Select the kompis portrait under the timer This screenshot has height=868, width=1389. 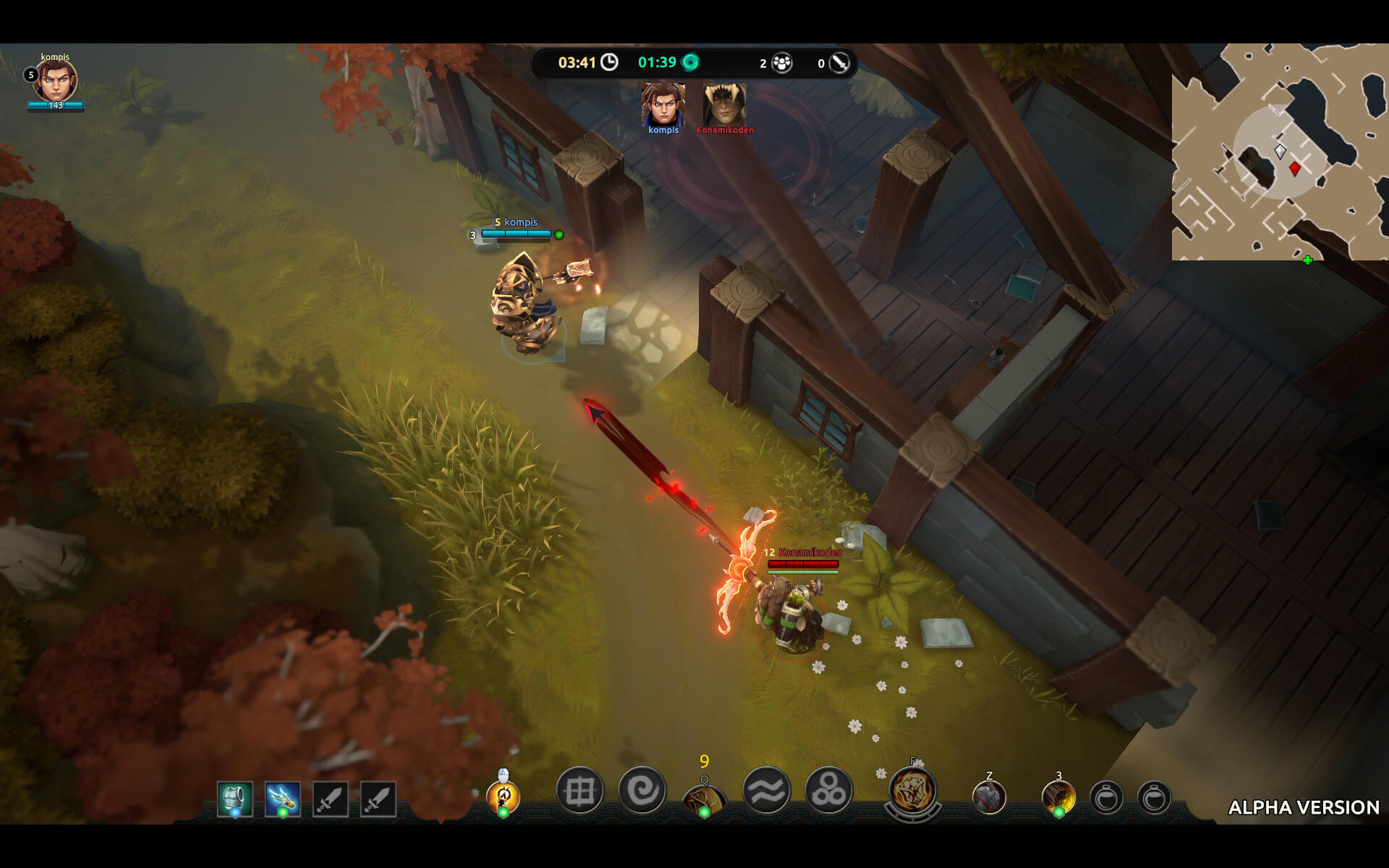(x=663, y=105)
